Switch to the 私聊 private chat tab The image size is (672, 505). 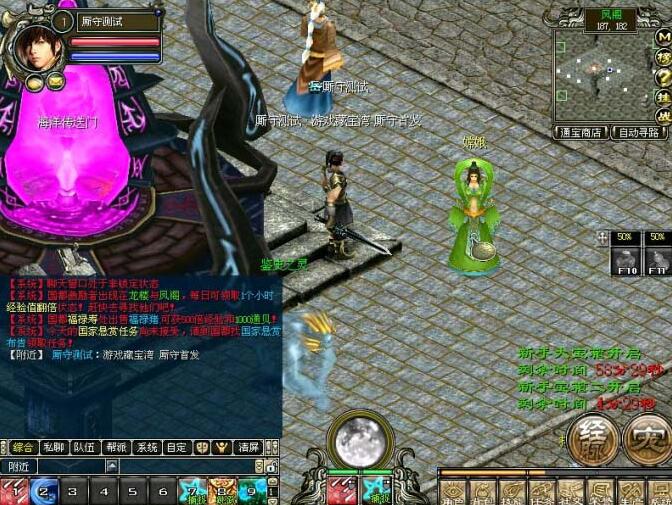55,448
